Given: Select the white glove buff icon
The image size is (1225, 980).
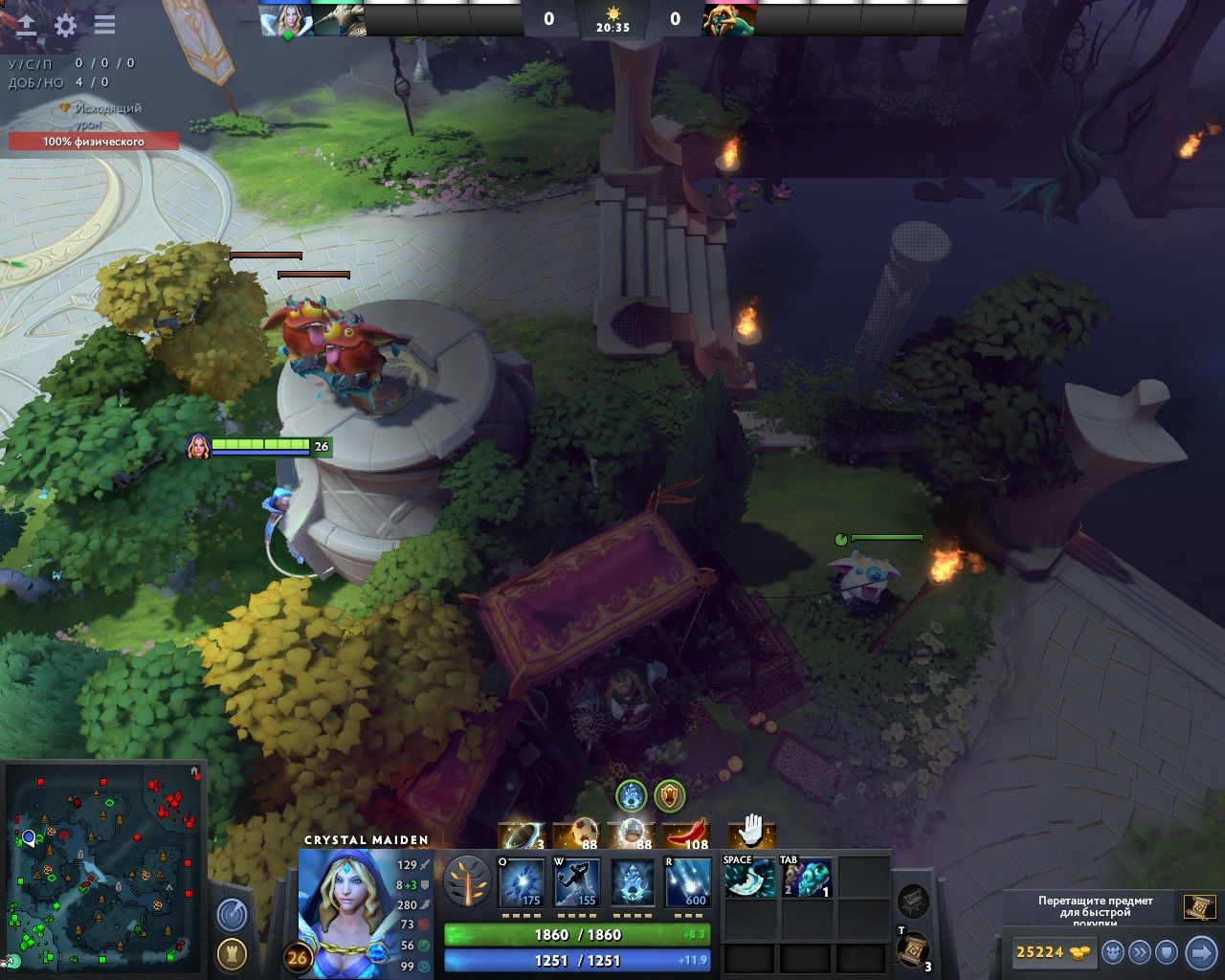Looking at the screenshot, I should (x=752, y=830).
